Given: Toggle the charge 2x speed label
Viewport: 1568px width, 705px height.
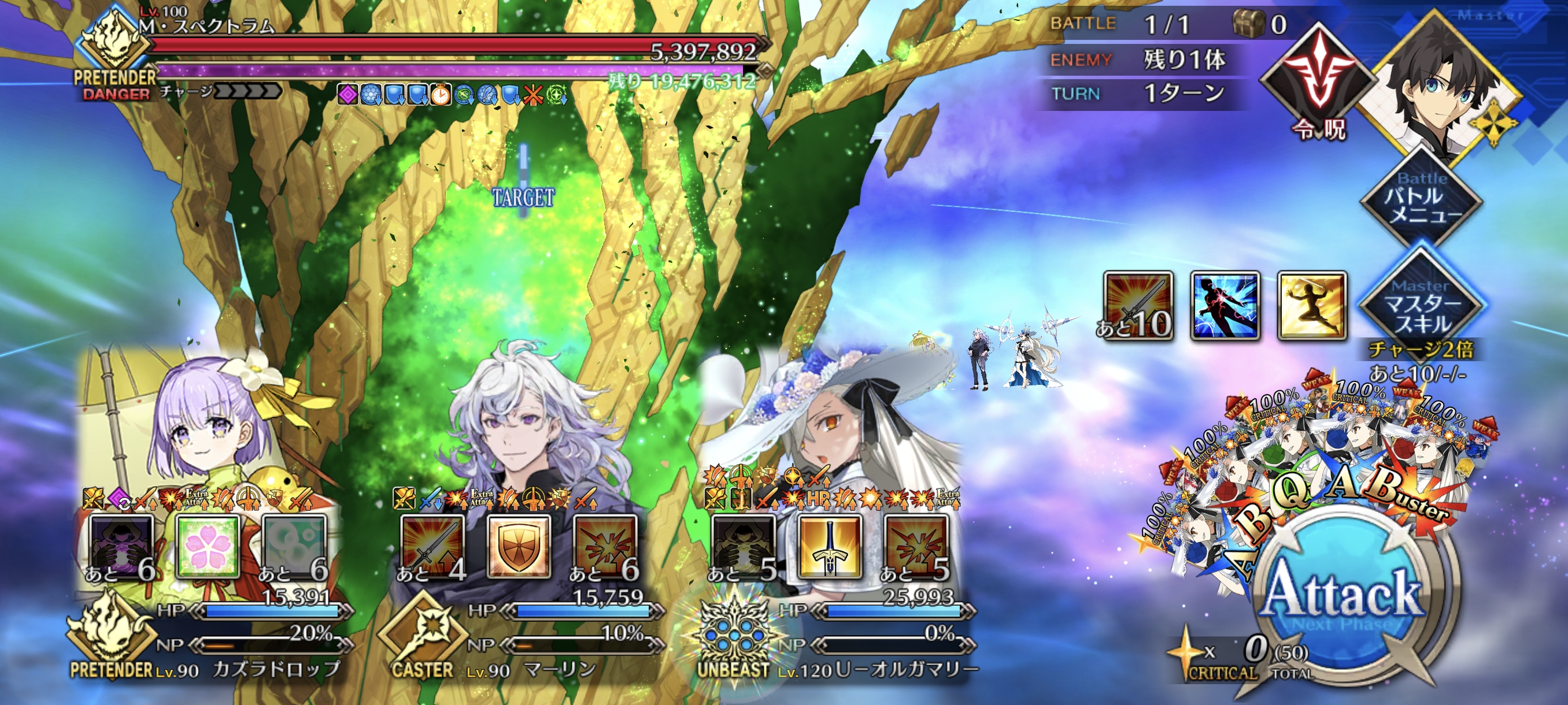Looking at the screenshot, I should pyautogui.click(x=1421, y=350).
